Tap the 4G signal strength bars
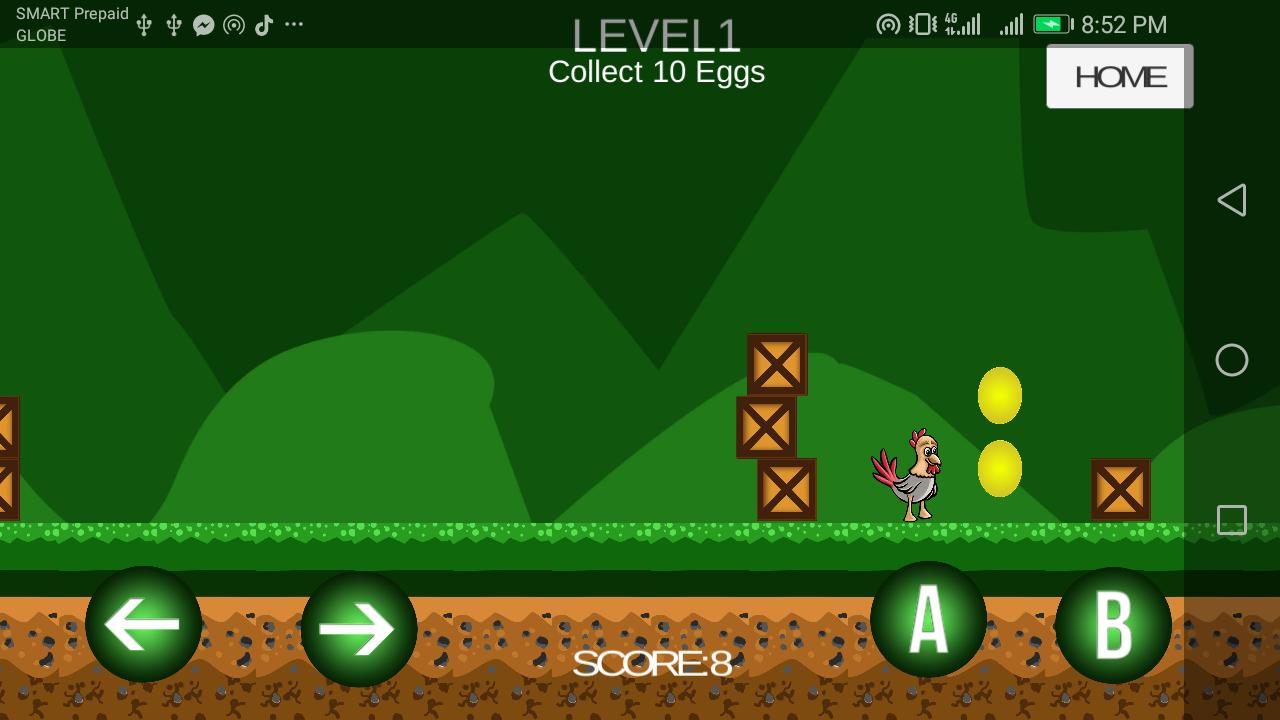 [x=963, y=23]
